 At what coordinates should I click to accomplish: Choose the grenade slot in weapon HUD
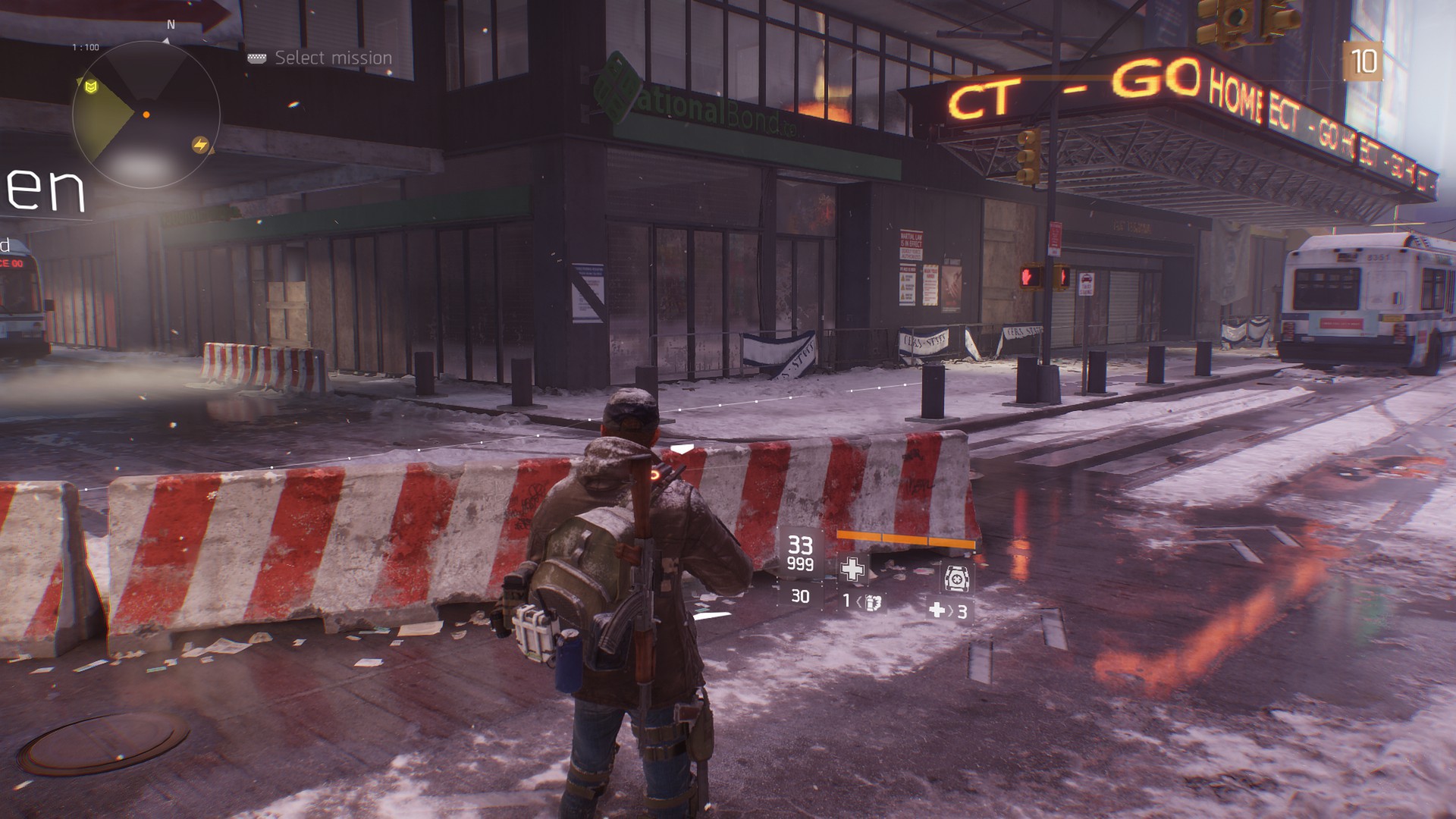[x=863, y=602]
